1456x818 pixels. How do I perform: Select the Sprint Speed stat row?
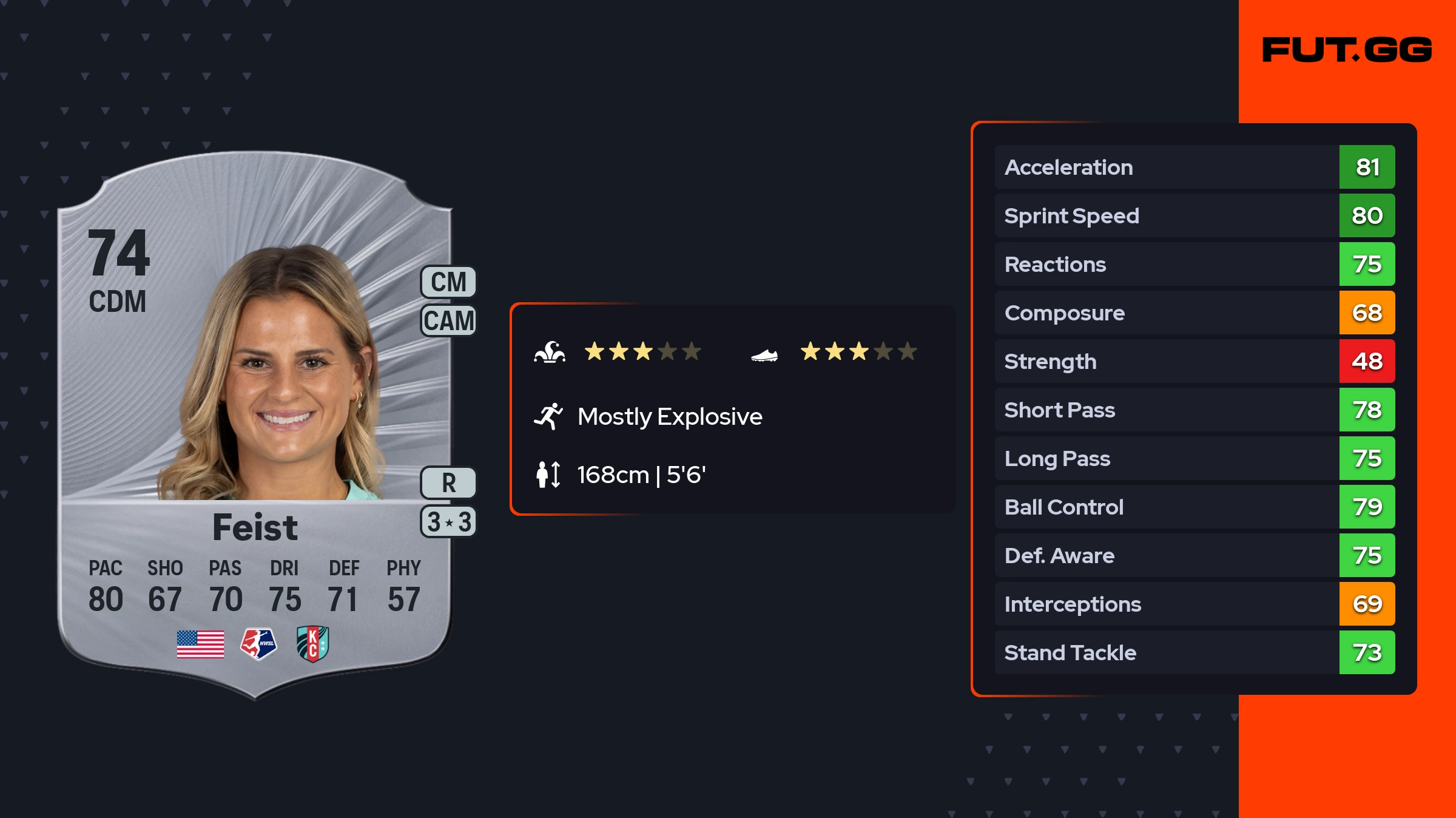click(x=1195, y=215)
